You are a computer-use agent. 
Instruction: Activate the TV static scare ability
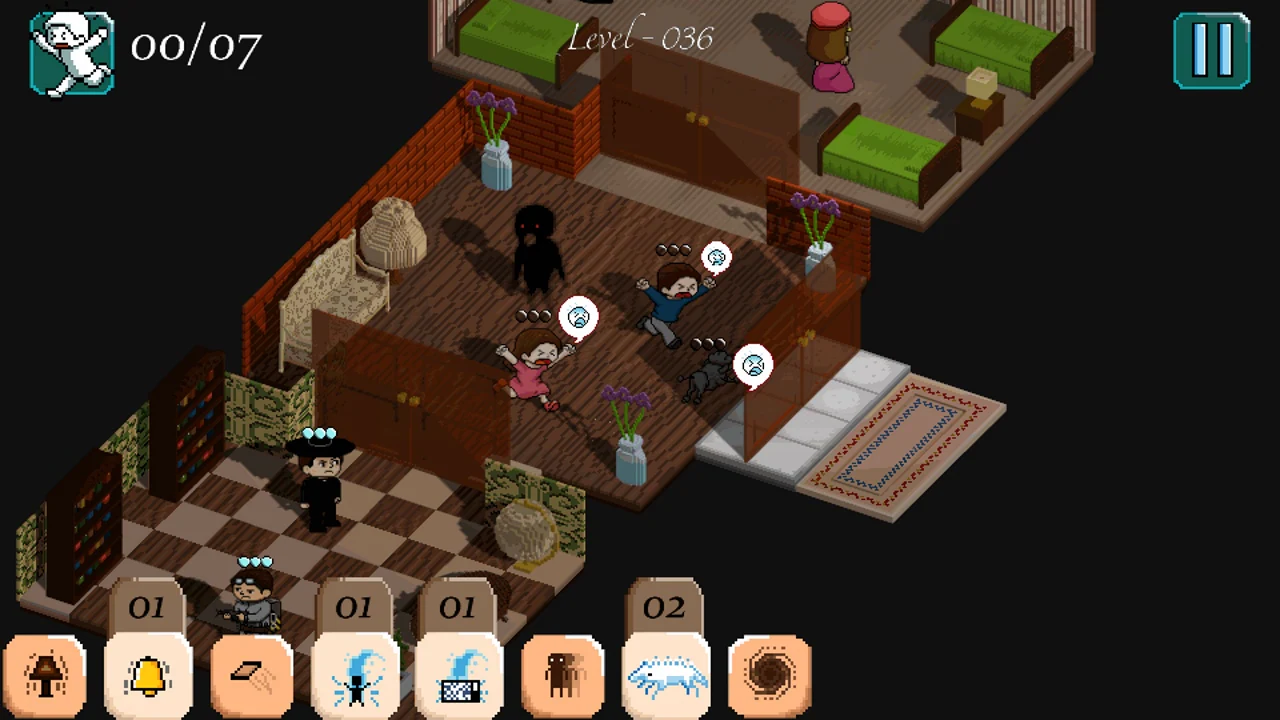[x=461, y=677]
